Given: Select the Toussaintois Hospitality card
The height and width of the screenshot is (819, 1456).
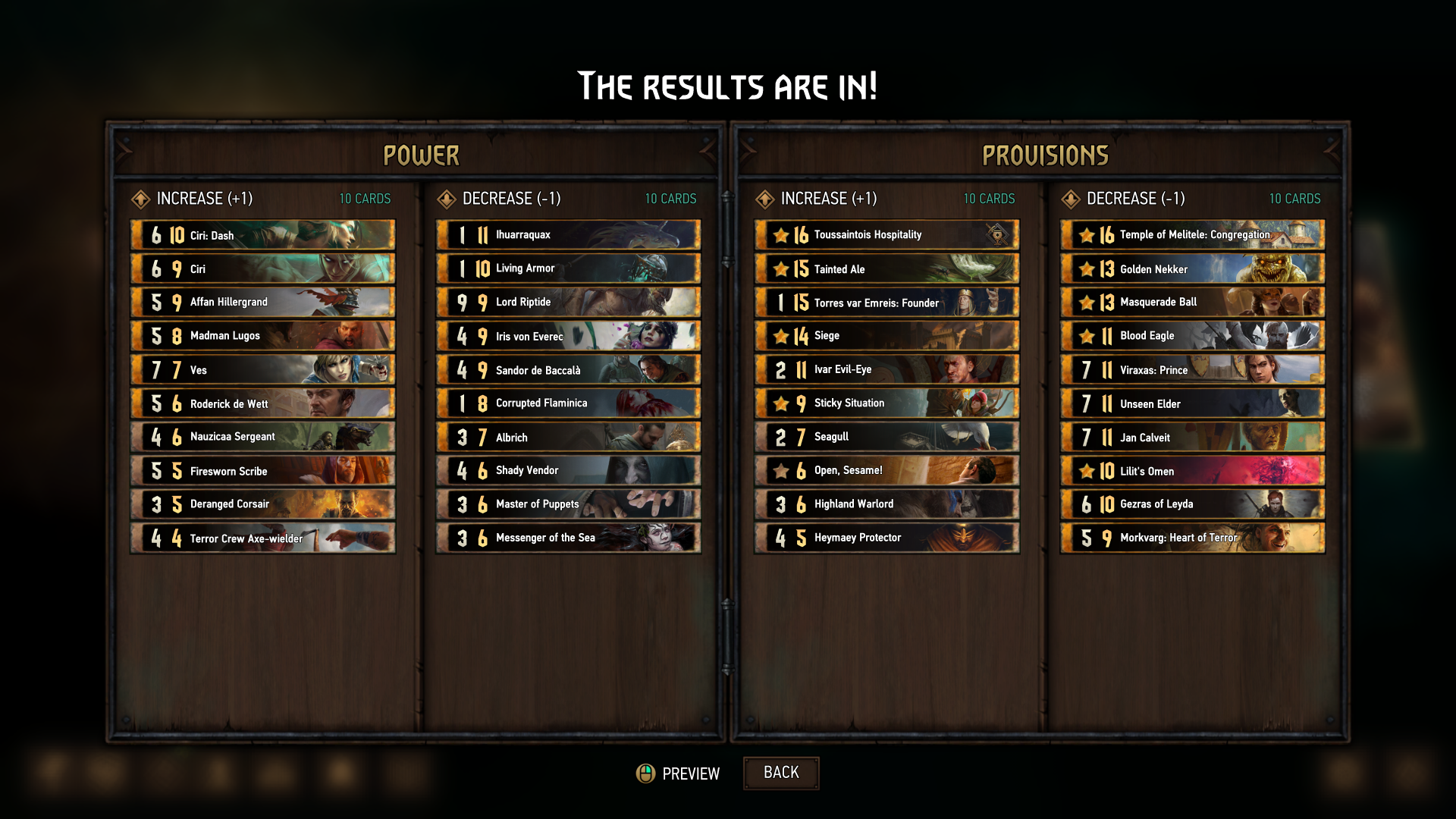Looking at the screenshot, I should (x=886, y=235).
